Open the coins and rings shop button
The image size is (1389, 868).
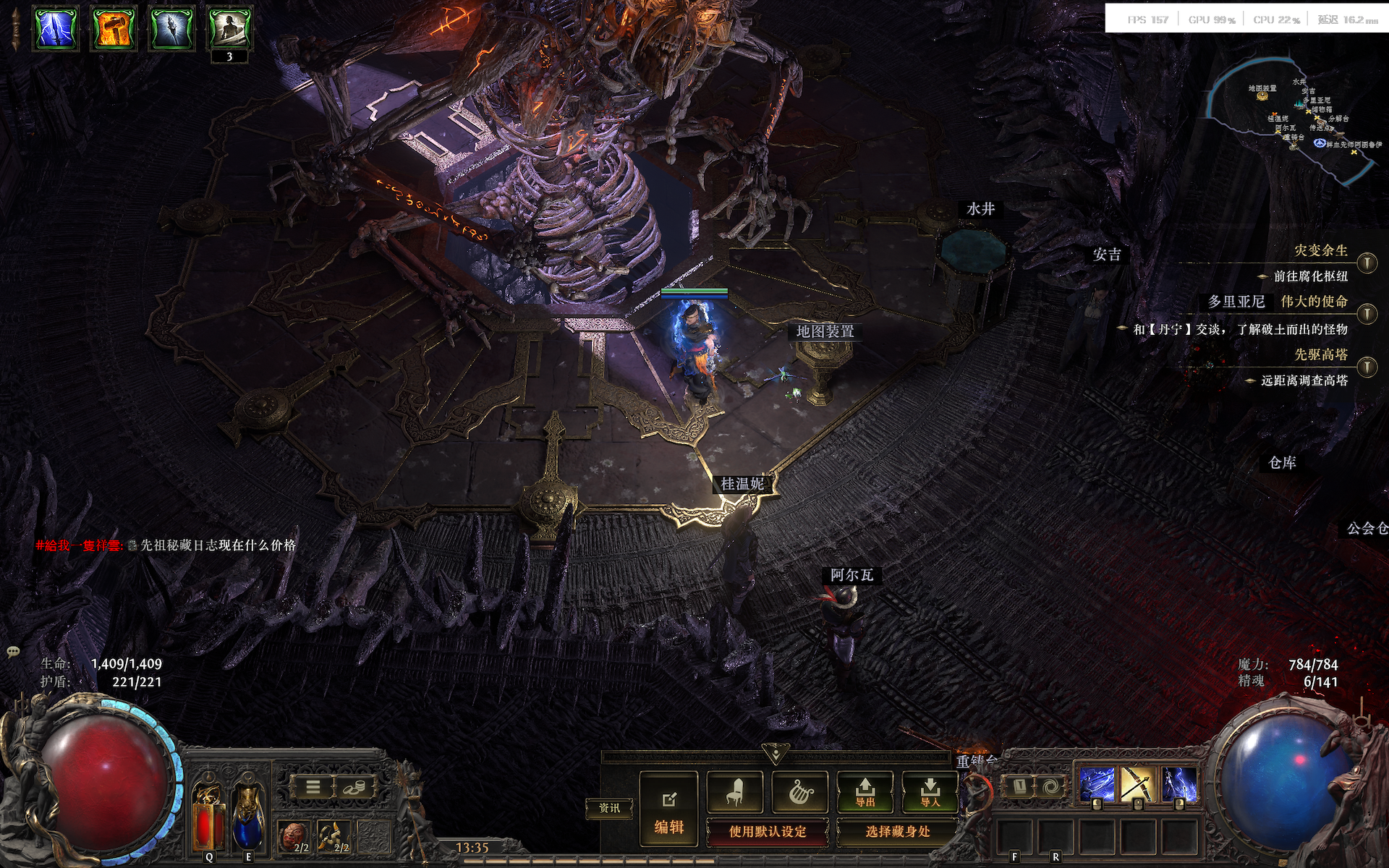(x=354, y=786)
